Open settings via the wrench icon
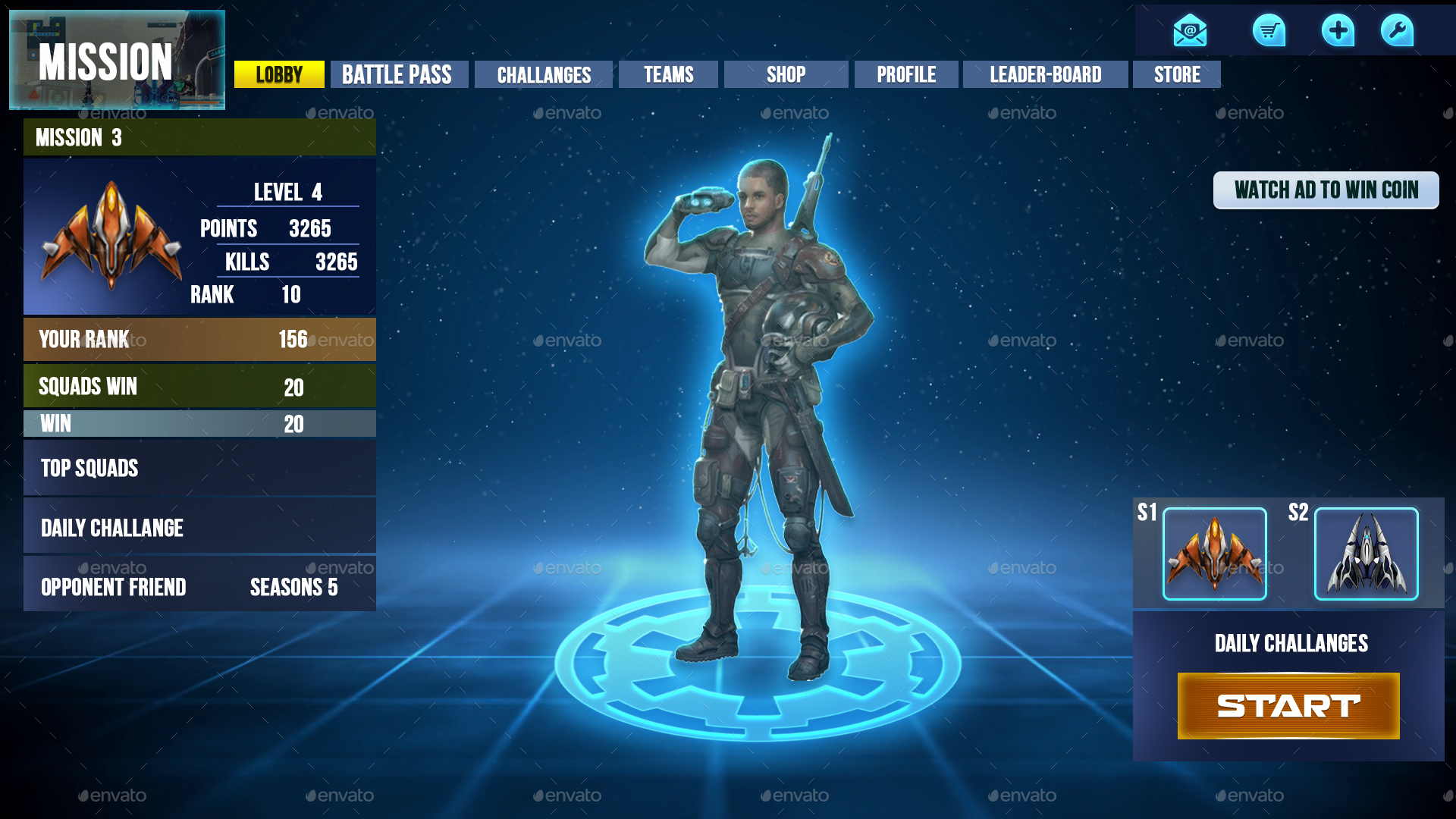This screenshot has height=819, width=1456. pos(1397,31)
